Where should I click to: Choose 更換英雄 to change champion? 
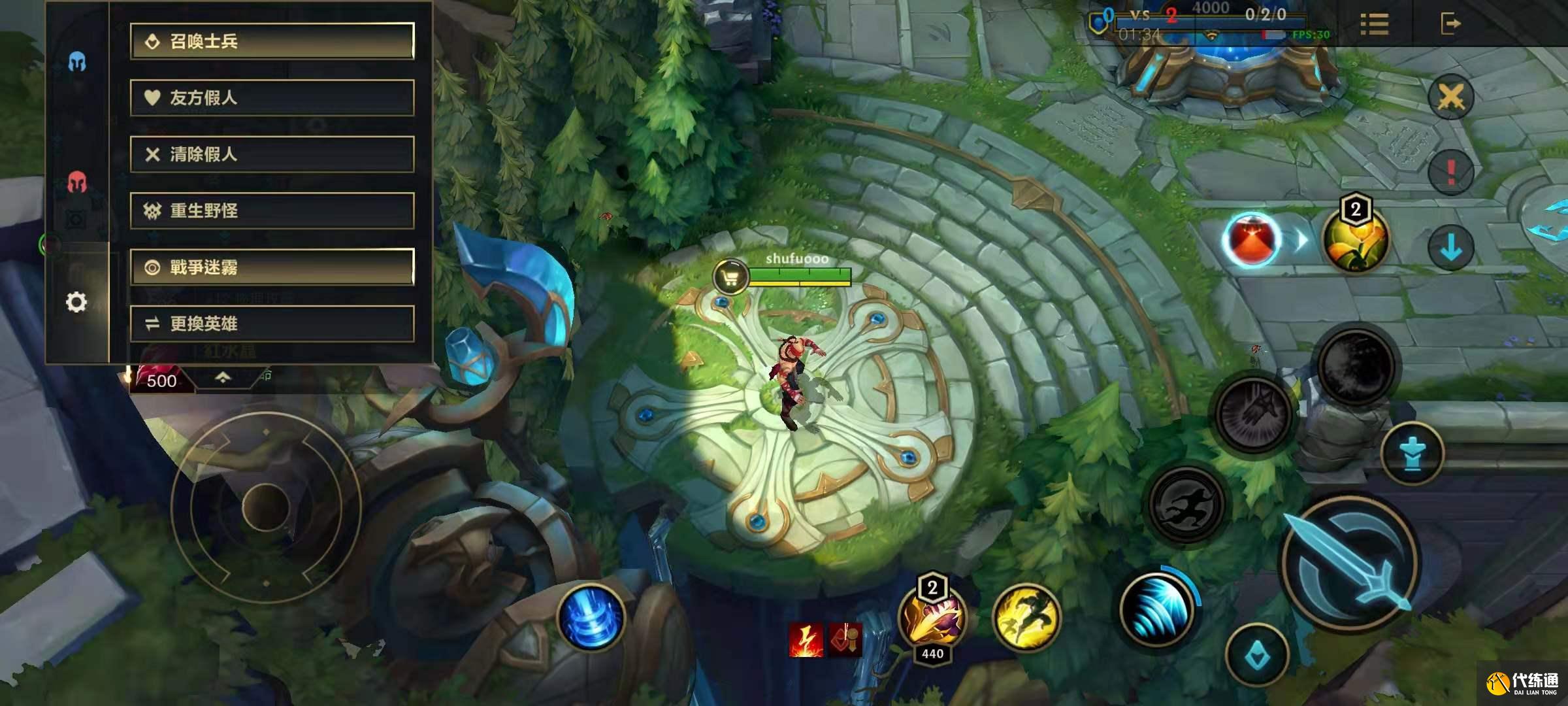(272, 324)
